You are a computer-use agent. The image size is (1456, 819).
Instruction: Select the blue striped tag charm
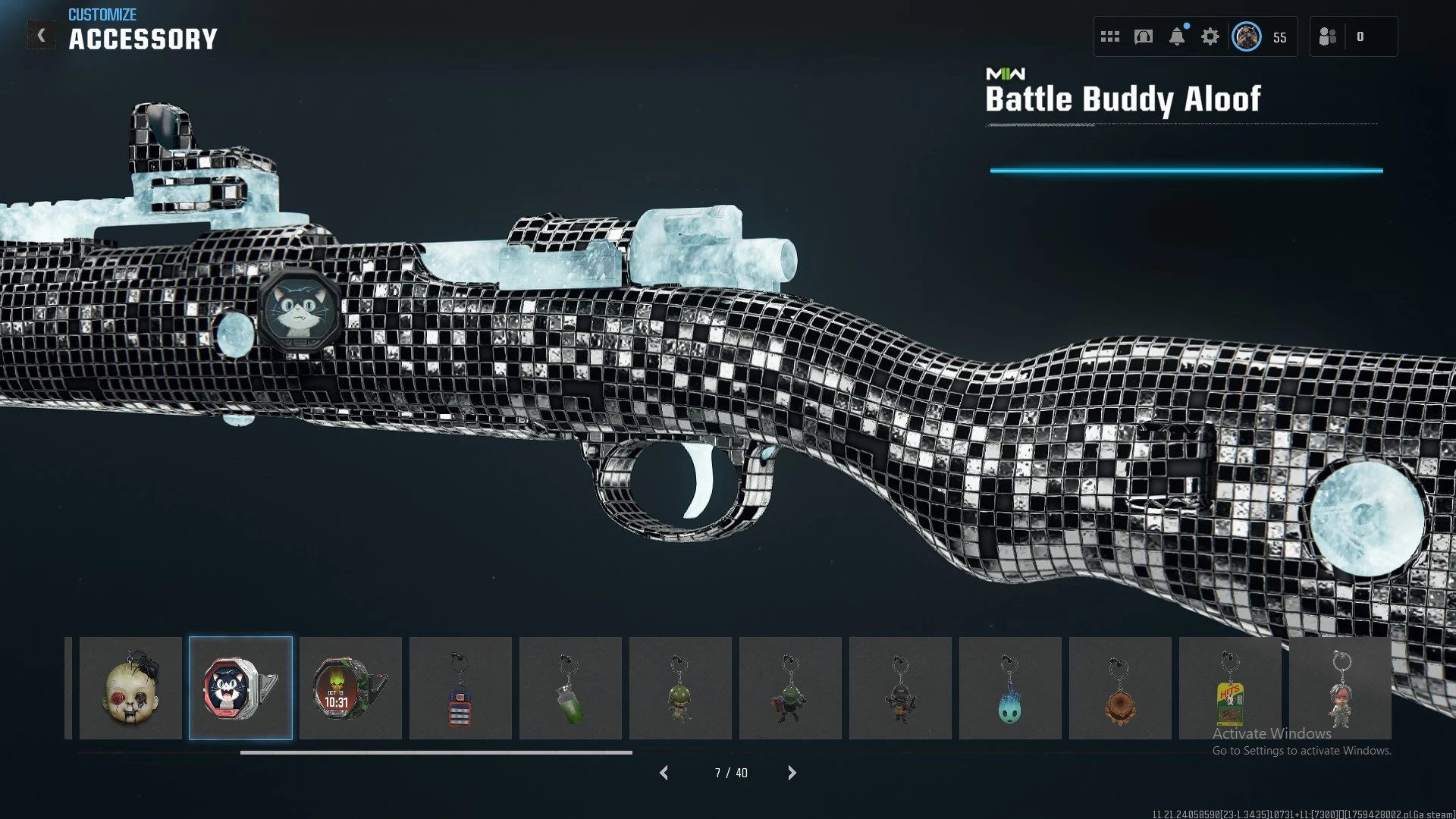[x=460, y=688]
